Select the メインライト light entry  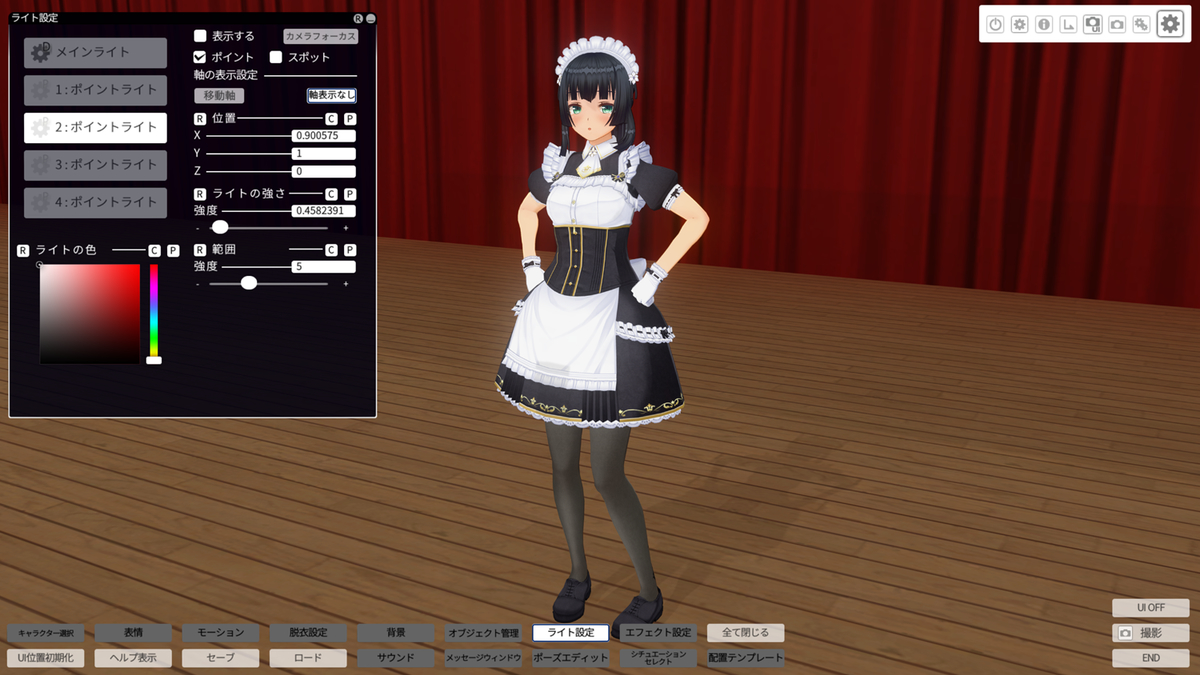[95, 52]
